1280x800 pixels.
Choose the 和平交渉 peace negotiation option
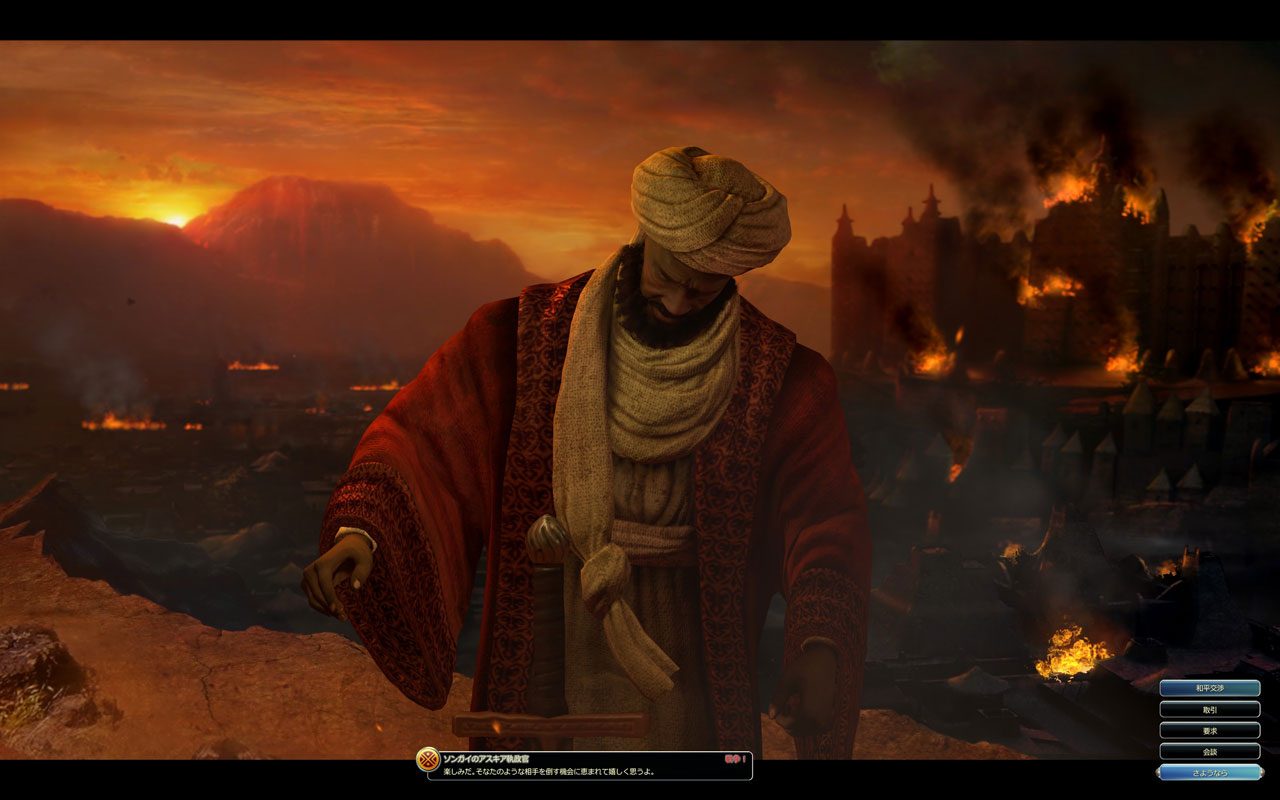click(1210, 688)
